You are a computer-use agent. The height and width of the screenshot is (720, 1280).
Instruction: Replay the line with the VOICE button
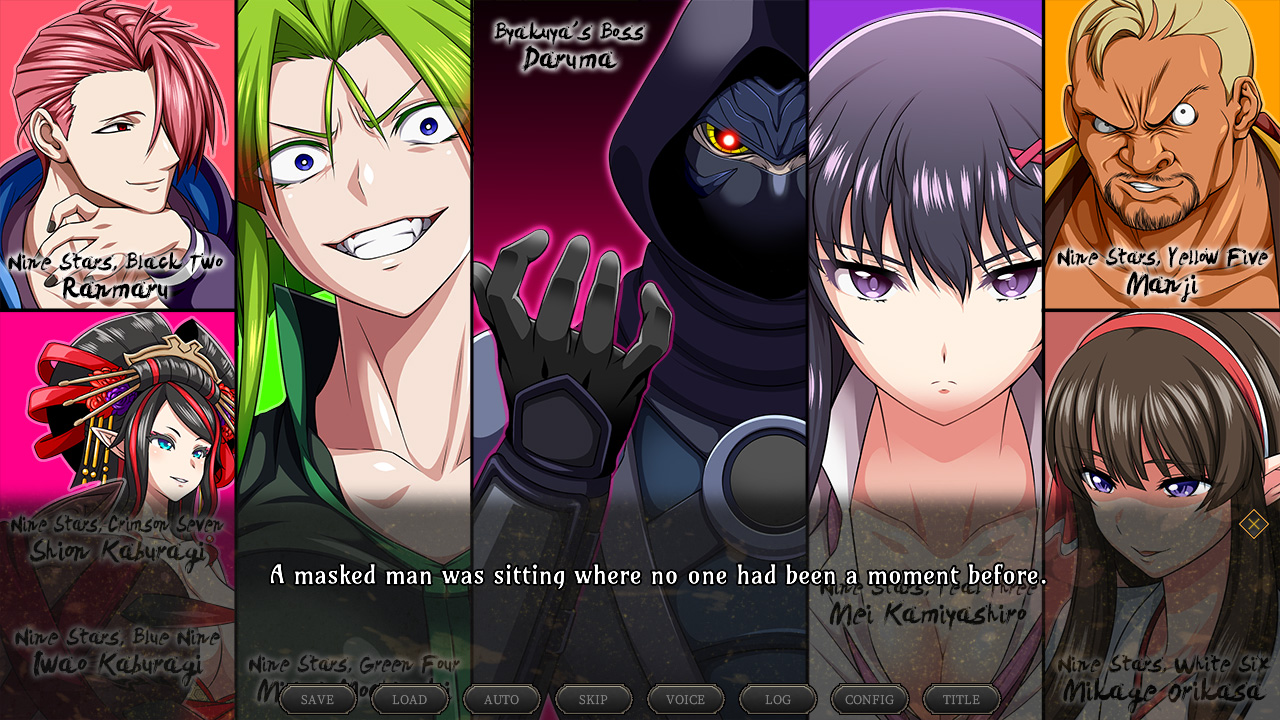pos(686,699)
